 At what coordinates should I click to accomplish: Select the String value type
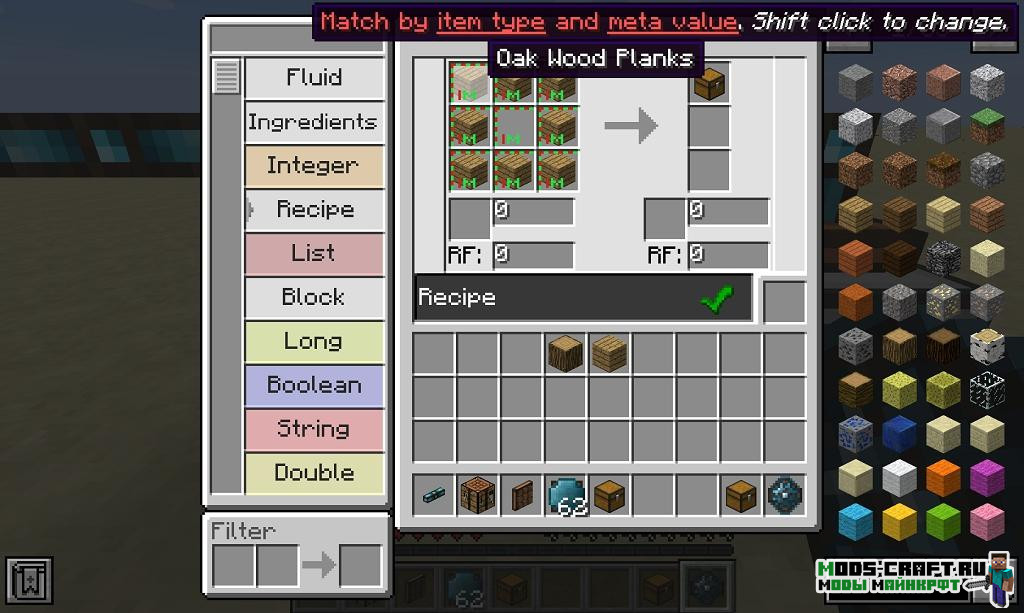click(314, 429)
